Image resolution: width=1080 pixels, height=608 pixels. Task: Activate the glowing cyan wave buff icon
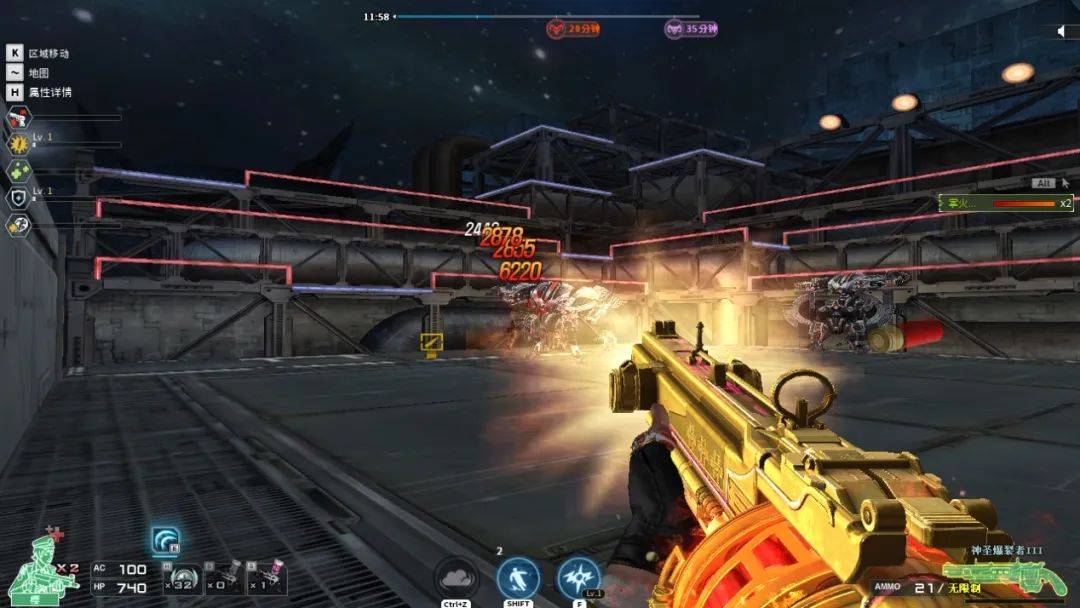point(165,541)
